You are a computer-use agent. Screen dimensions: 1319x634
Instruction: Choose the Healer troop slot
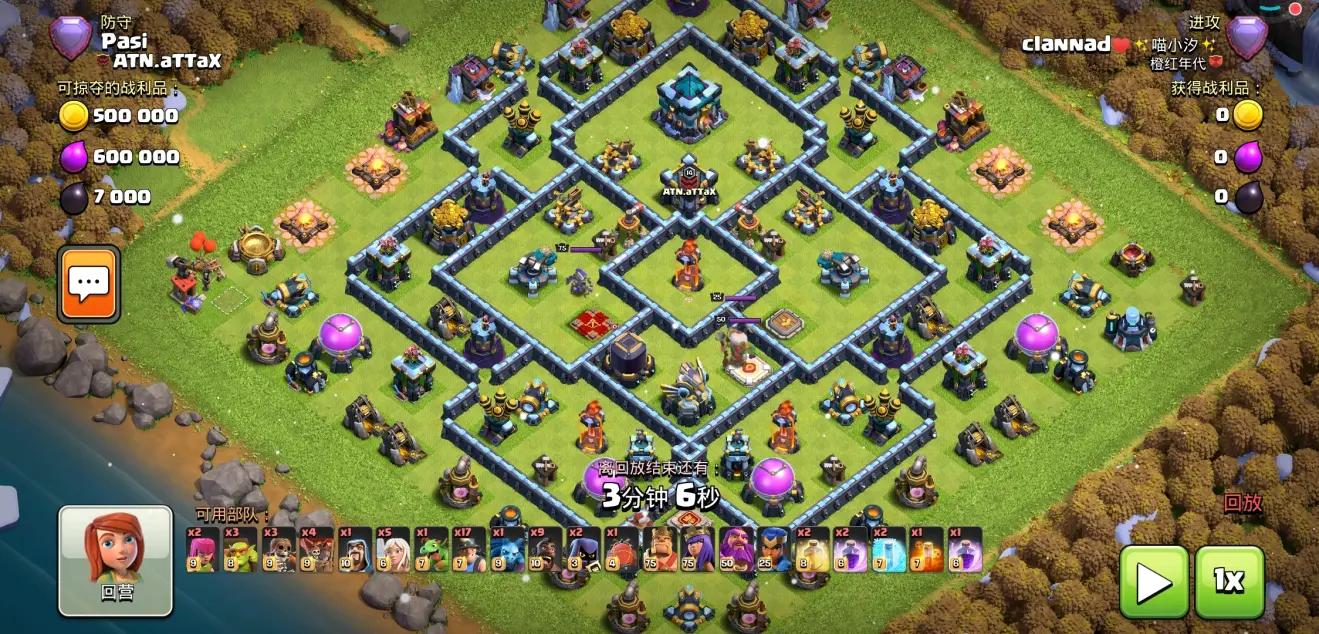pyautogui.click(x=391, y=550)
